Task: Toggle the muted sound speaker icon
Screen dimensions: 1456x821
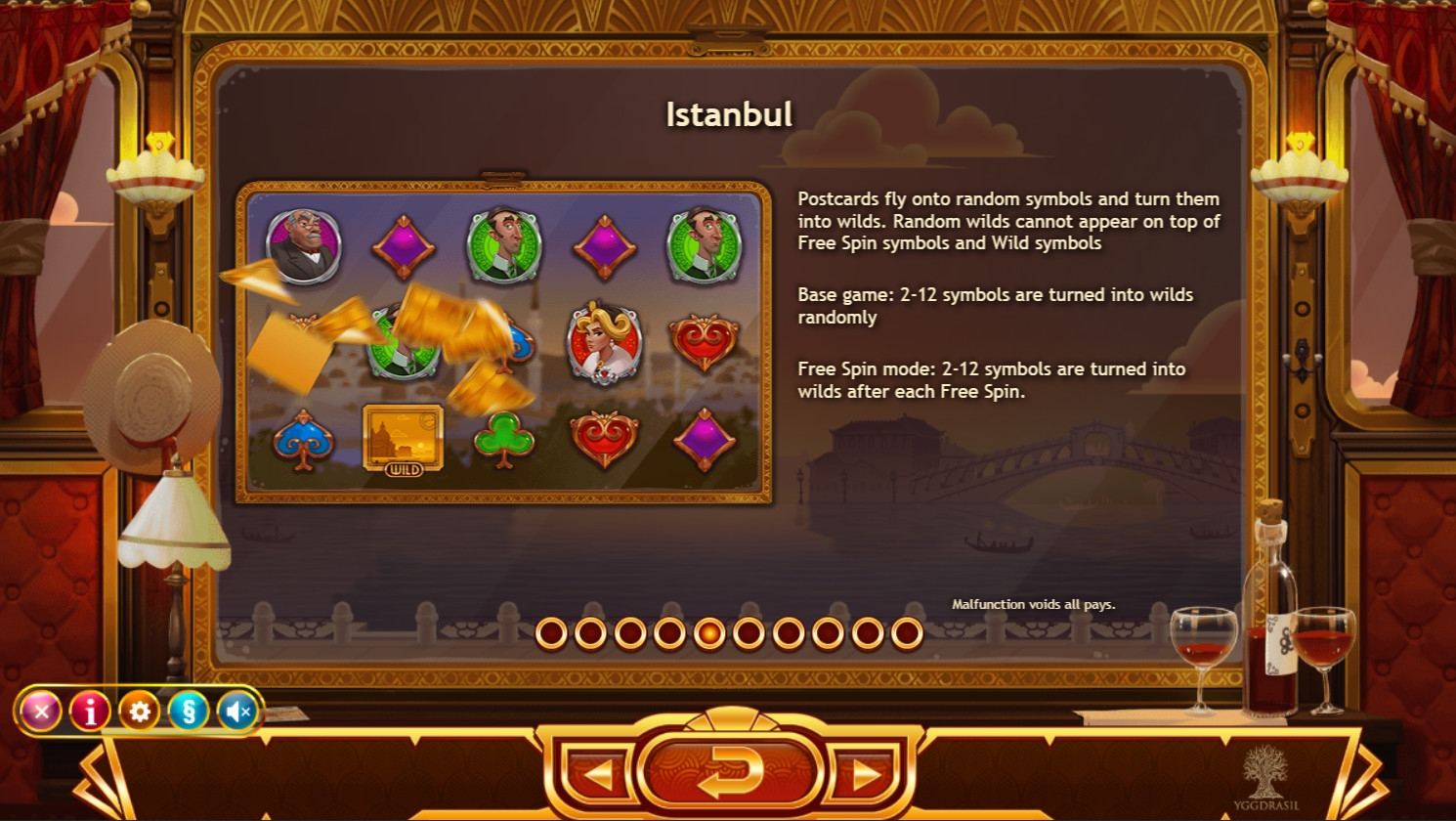Action: click(x=237, y=712)
